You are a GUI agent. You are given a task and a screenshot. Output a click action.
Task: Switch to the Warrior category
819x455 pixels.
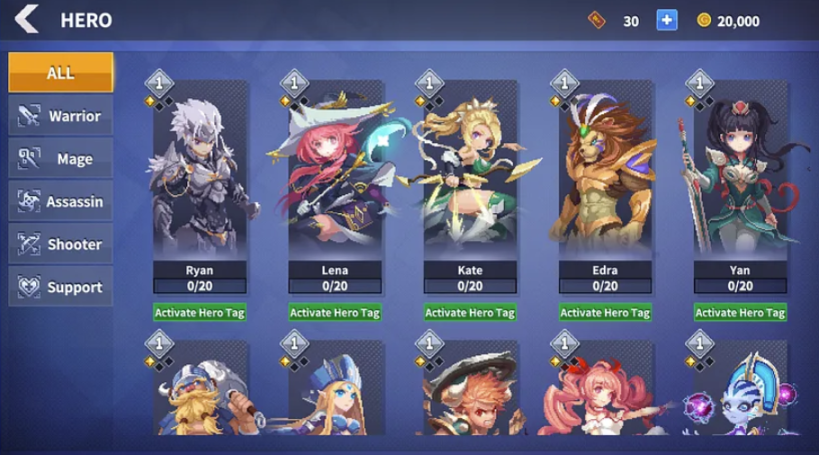[x=60, y=116]
